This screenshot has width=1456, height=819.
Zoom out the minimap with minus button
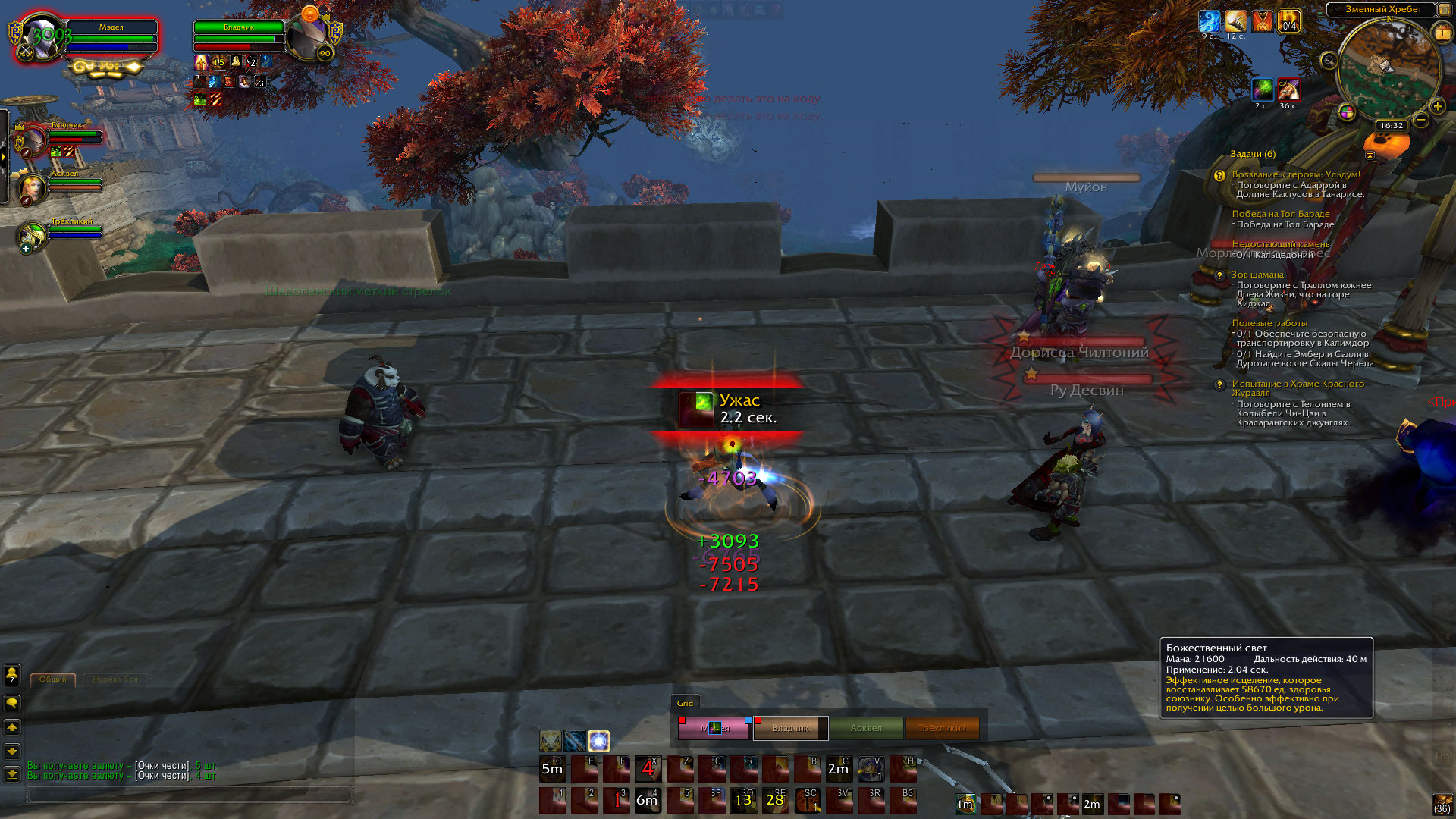coord(1422,120)
